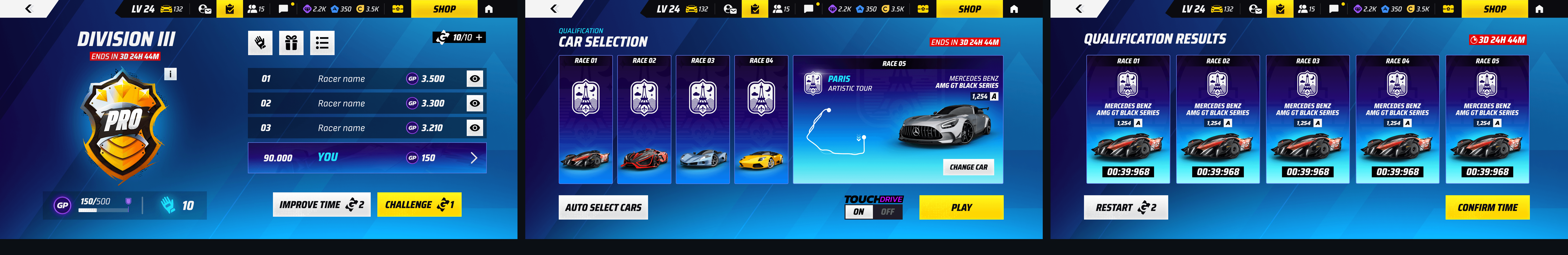This screenshot has width=1568, height=255.
Task: Add tickets with the 10/10 plus button
Action: pos(480,38)
